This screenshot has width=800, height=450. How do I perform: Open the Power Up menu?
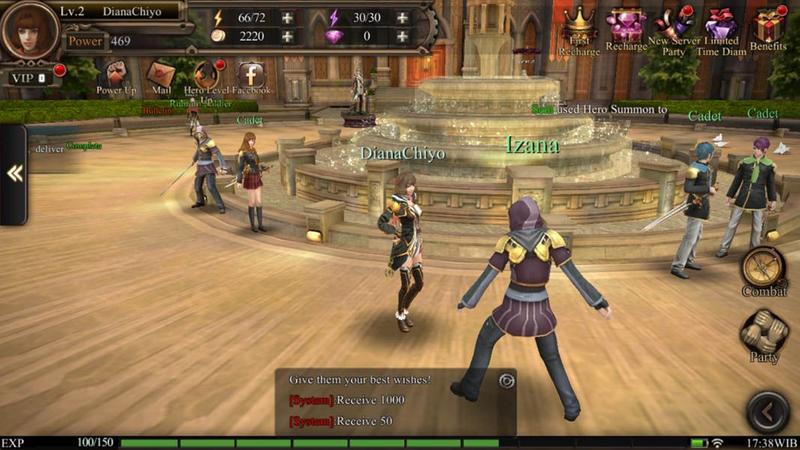point(116,75)
